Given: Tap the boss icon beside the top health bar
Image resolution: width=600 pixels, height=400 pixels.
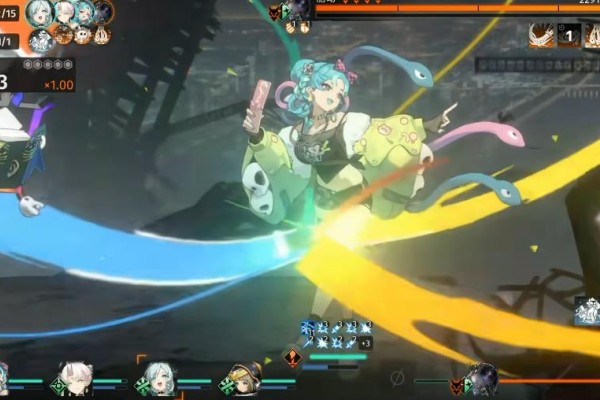Looking at the screenshot, I should (x=298, y=11).
